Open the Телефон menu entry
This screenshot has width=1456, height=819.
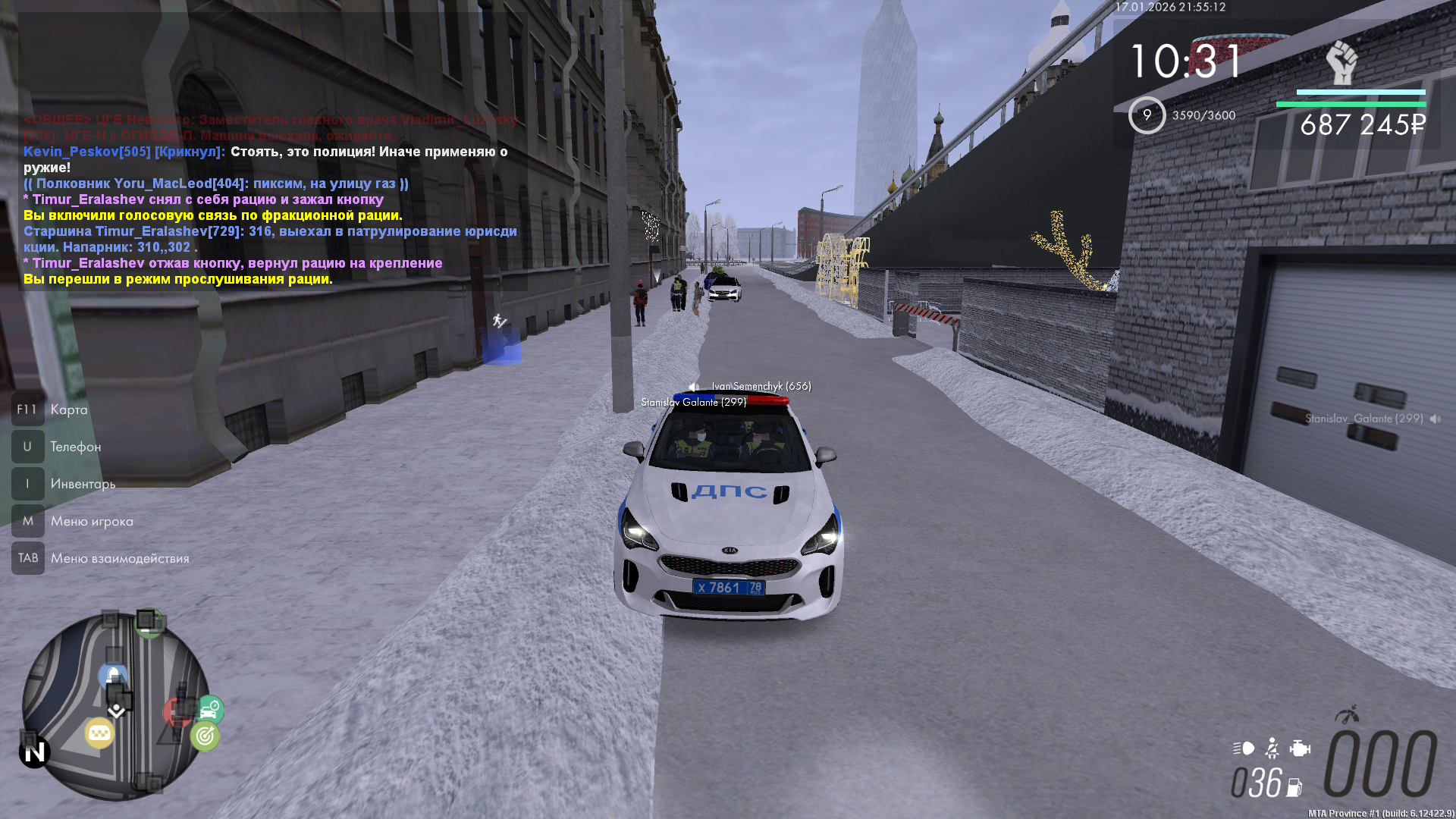tap(75, 447)
